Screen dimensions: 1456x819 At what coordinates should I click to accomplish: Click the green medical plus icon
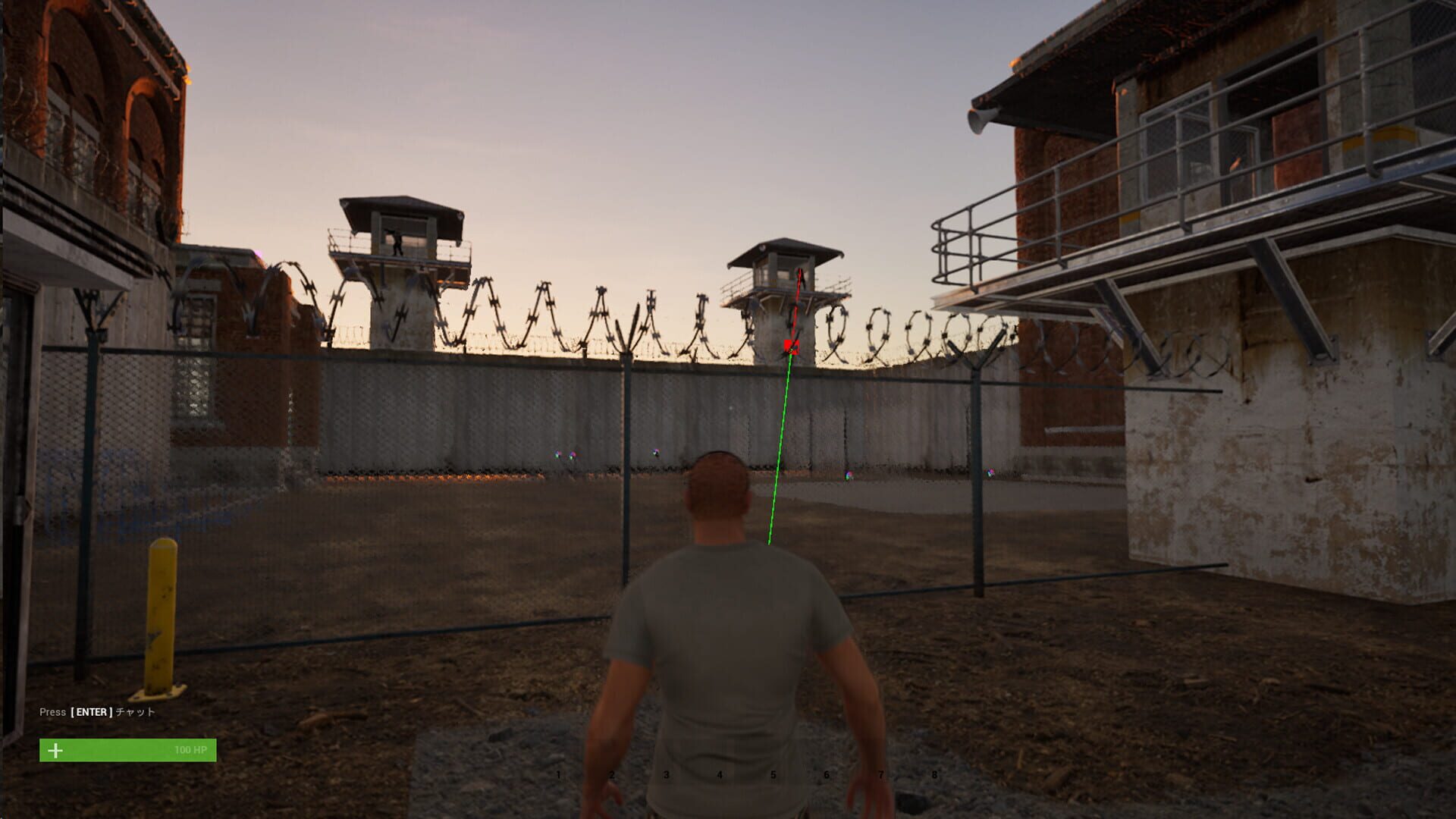(x=54, y=751)
